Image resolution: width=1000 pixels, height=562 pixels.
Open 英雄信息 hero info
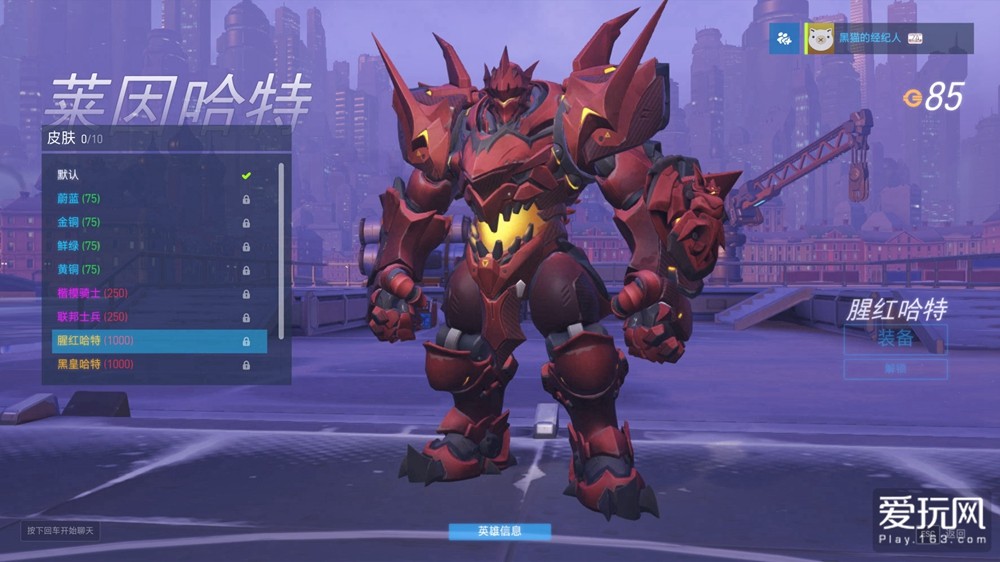(499, 531)
